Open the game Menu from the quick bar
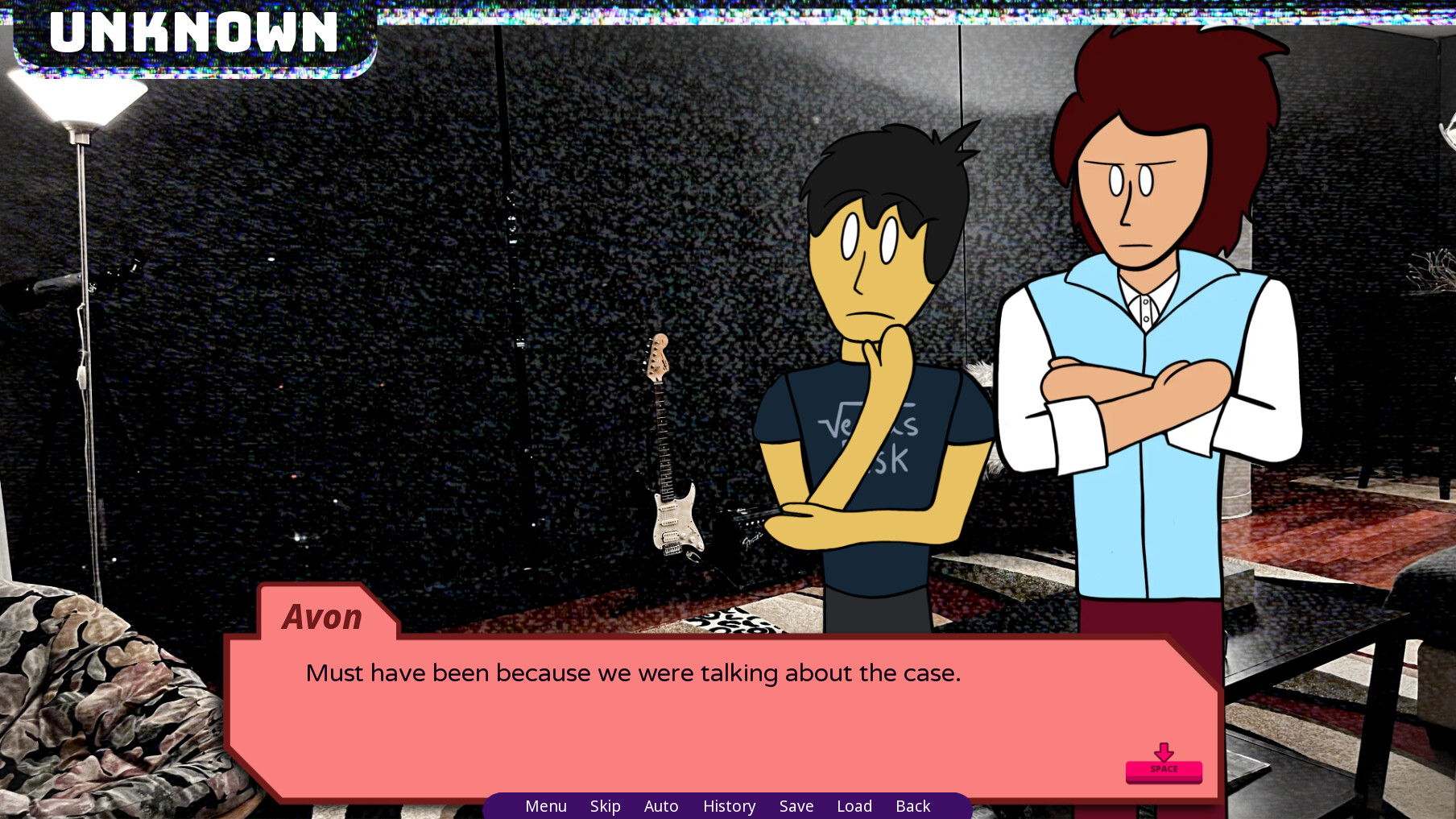The image size is (1456, 819). [546, 805]
